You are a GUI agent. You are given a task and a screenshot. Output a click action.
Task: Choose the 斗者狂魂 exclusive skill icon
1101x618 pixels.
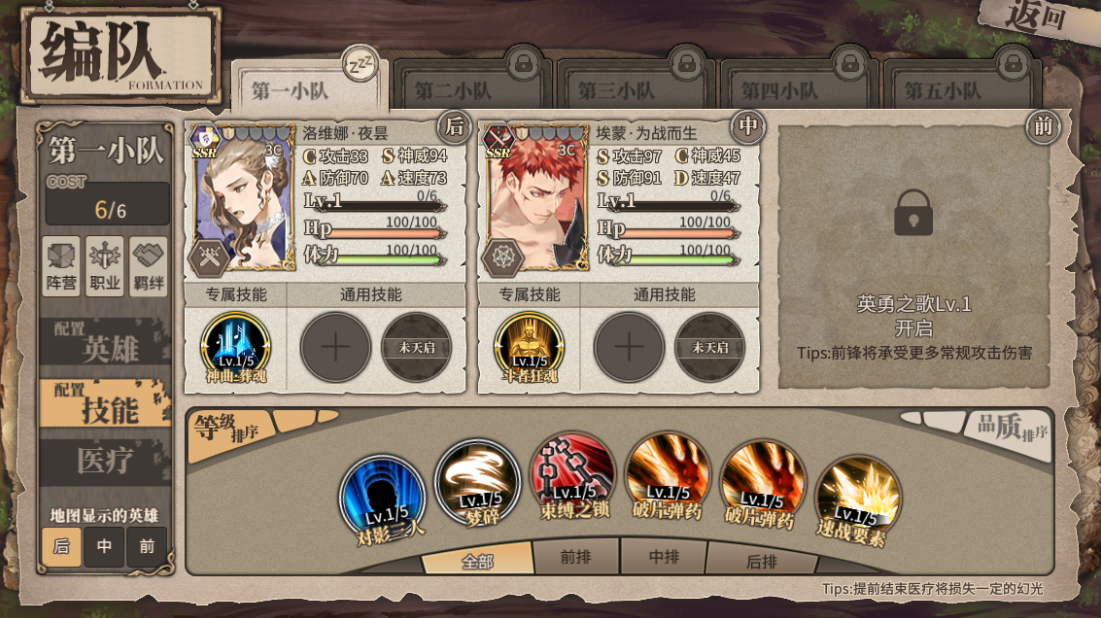pos(528,348)
